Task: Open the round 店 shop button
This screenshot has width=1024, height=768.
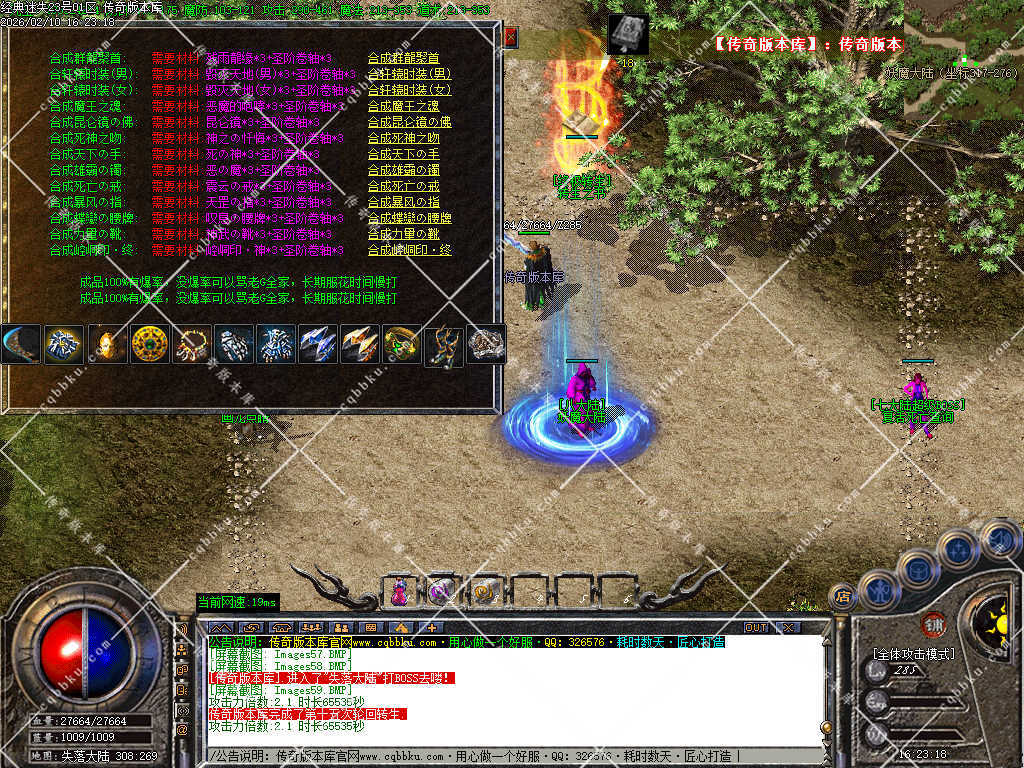Action: [x=842, y=597]
